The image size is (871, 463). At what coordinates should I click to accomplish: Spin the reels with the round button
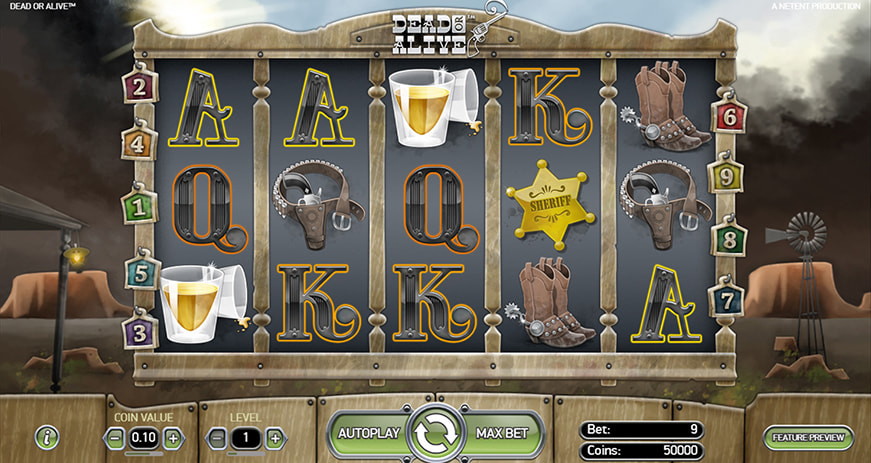[x=435, y=434]
